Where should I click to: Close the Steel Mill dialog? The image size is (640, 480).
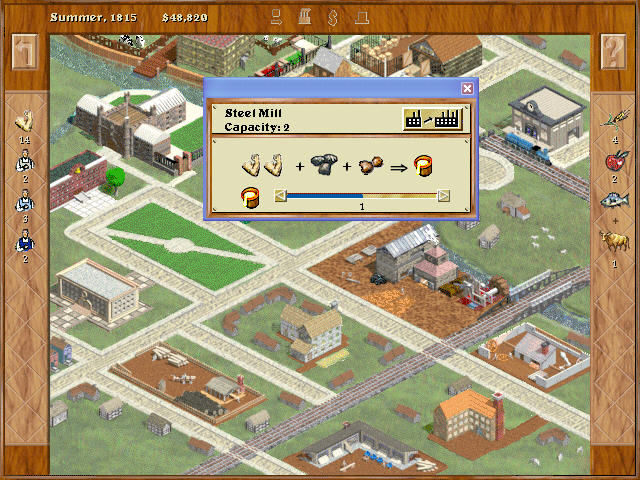(466, 88)
